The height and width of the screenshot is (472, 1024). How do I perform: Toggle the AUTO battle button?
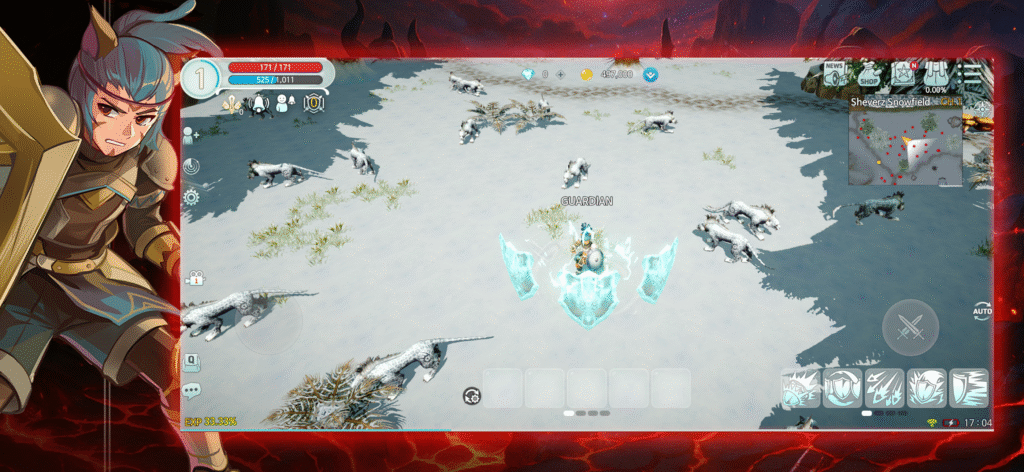point(981,313)
